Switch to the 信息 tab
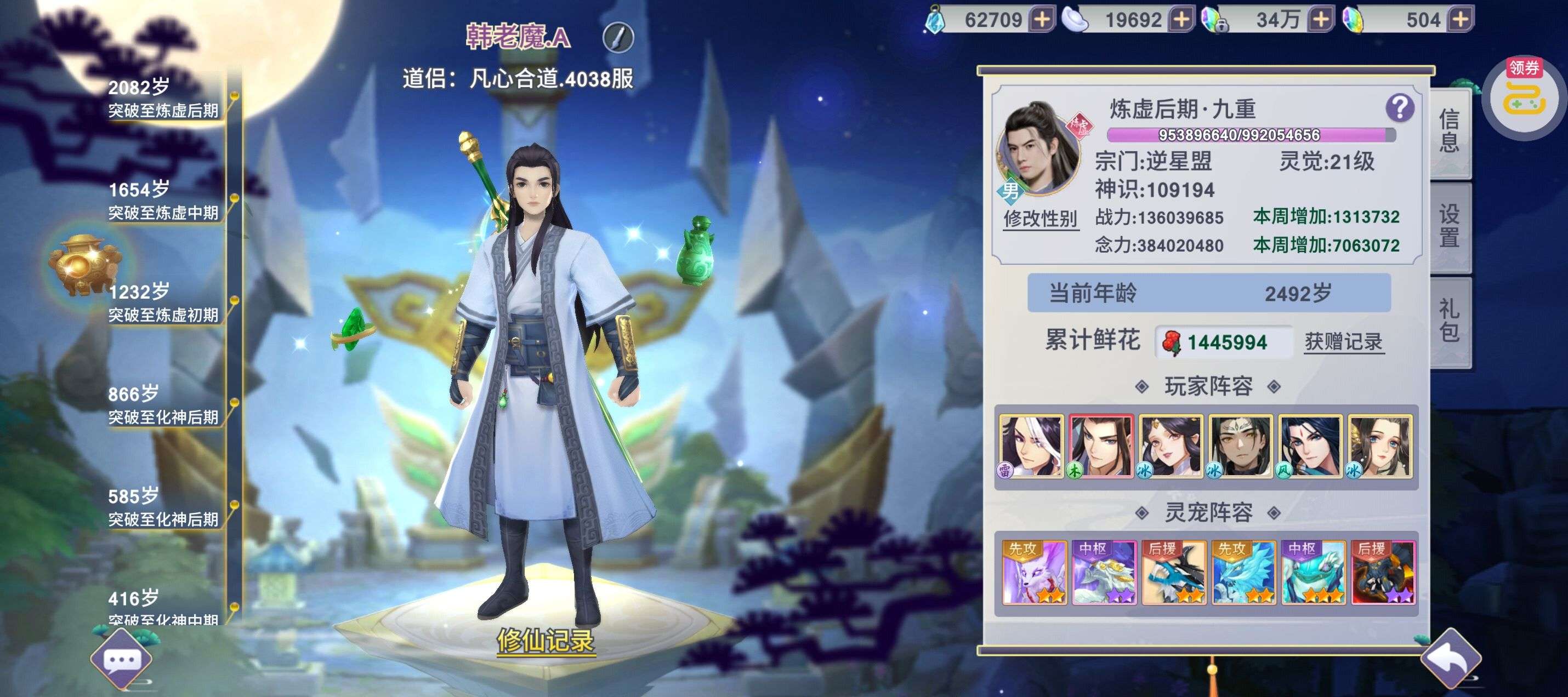This screenshot has width=1568, height=697. [1450, 131]
